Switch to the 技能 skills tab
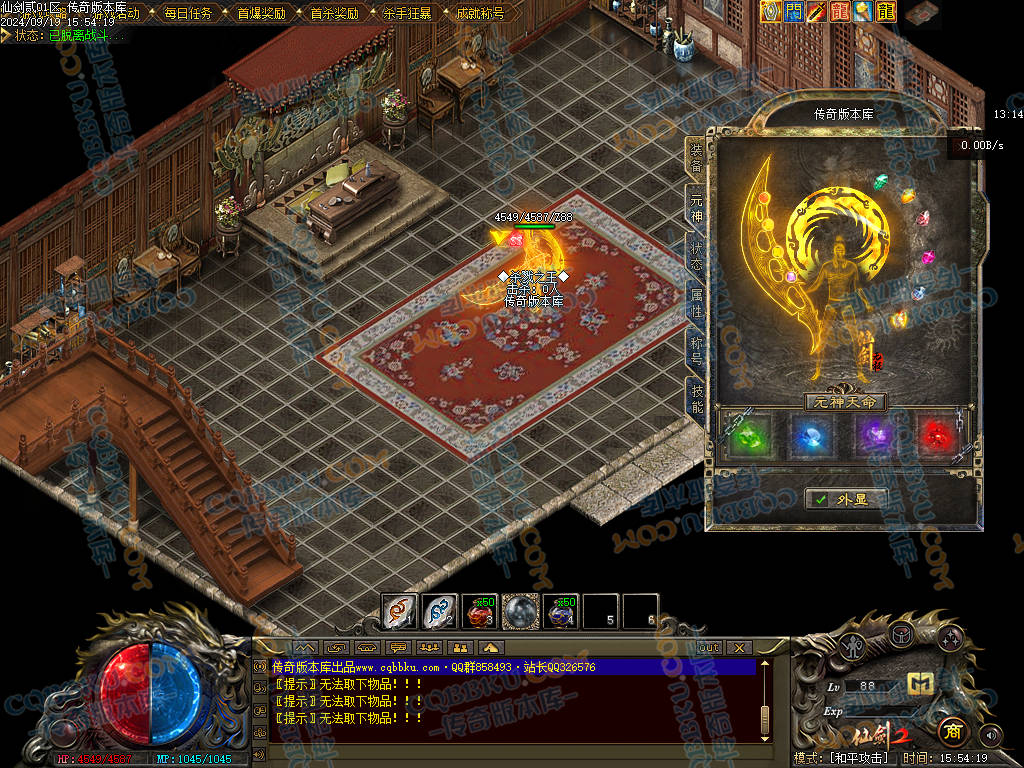The width and height of the screenshot is (1024, 768). pyautogui.click(x=696, y=397)
